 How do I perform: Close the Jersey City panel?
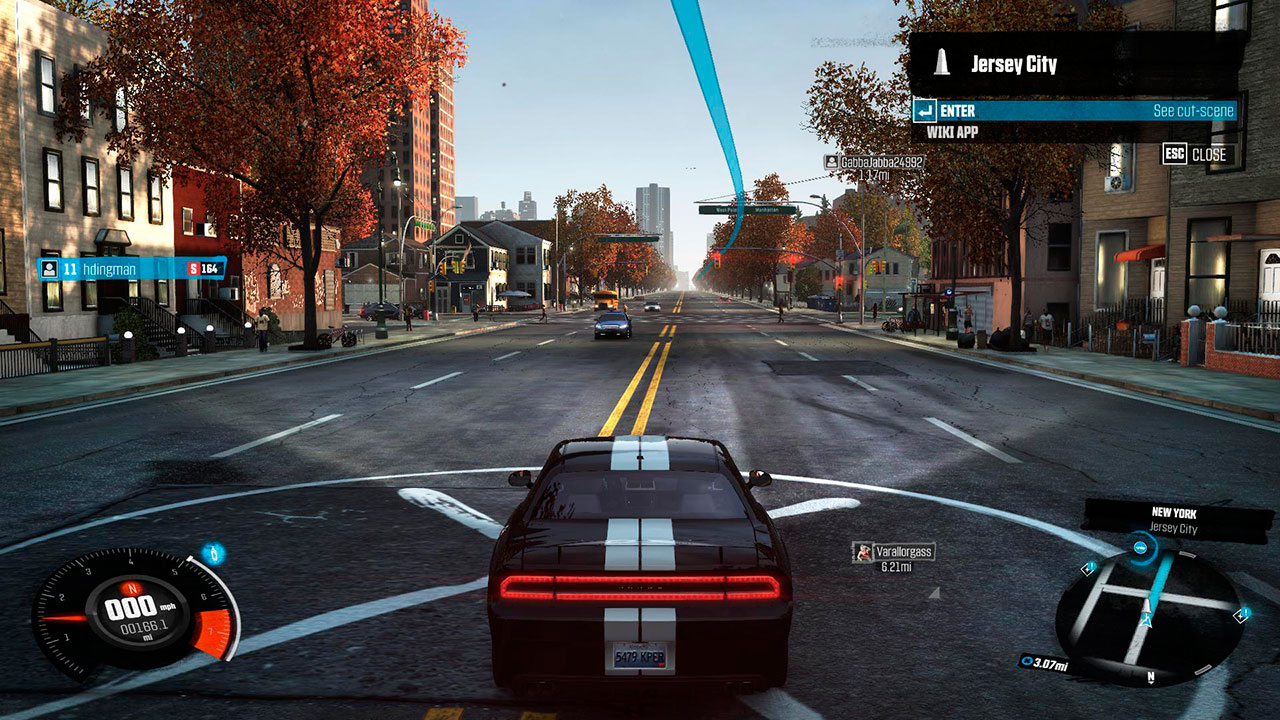1198,155
